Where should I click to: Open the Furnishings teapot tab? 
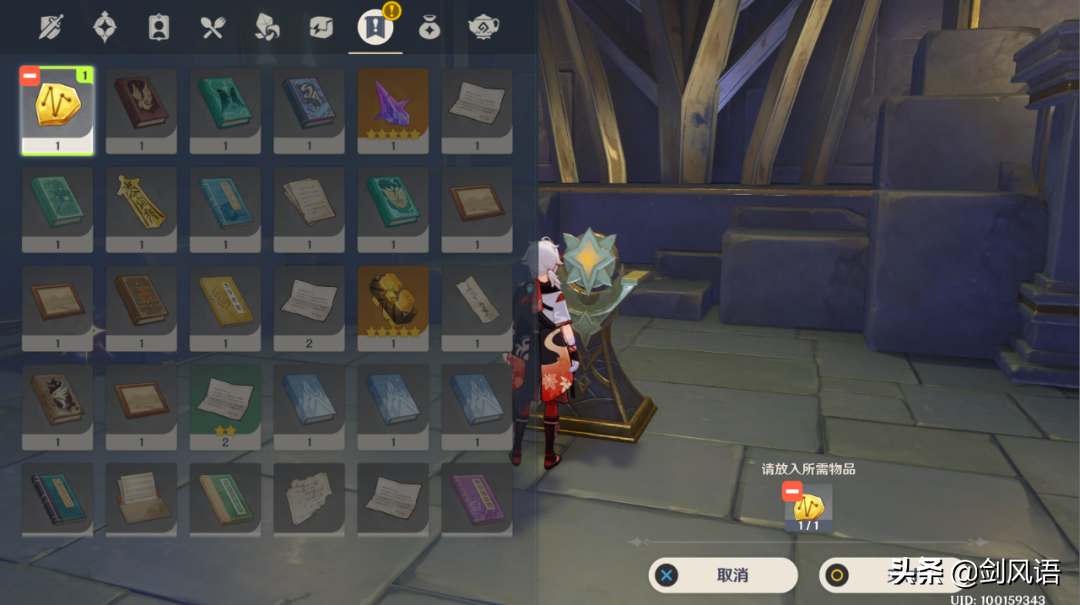[483, 27]
